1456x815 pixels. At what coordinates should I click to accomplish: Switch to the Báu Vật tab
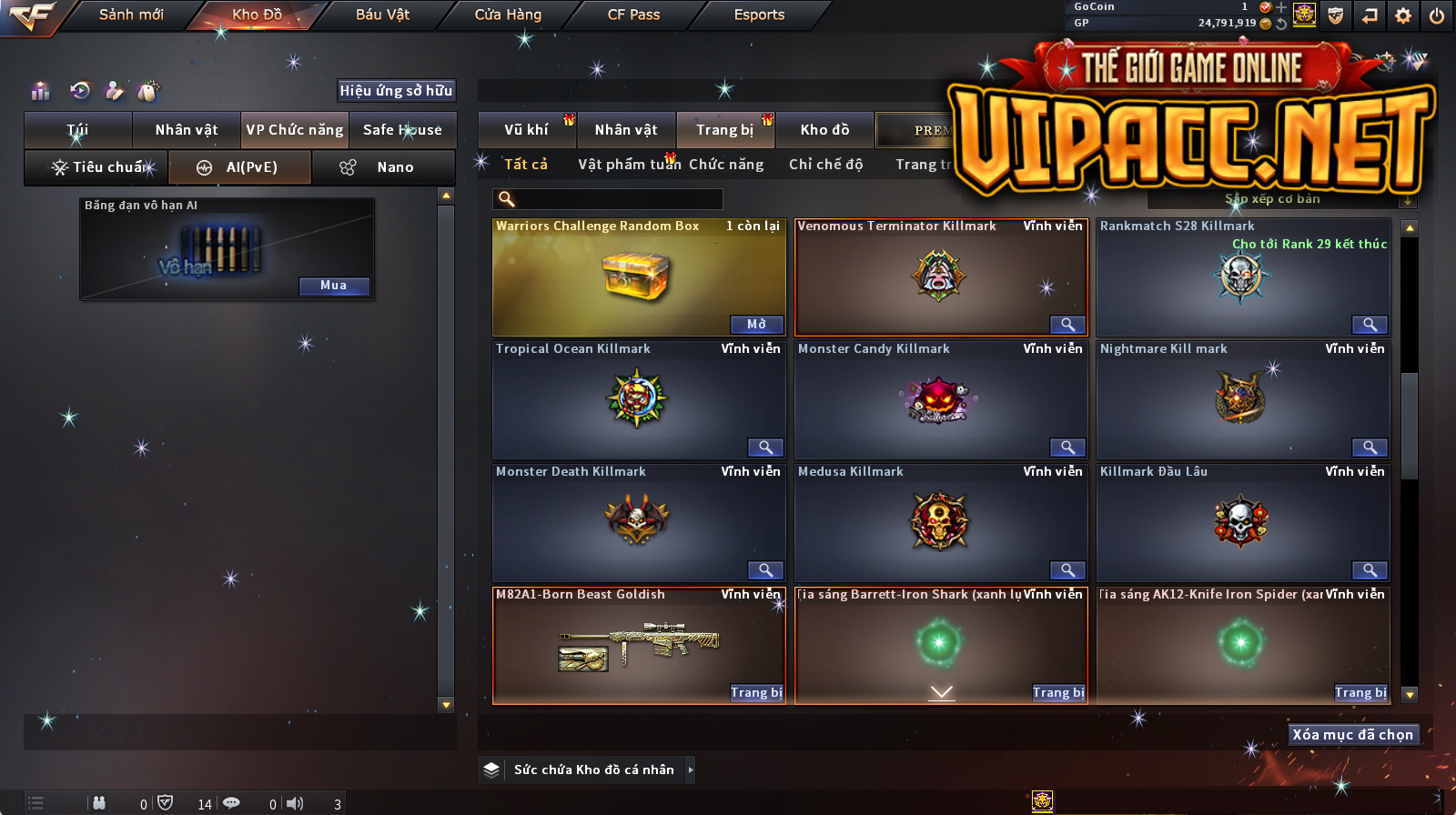pyautogui.click(x=382, y=15)
